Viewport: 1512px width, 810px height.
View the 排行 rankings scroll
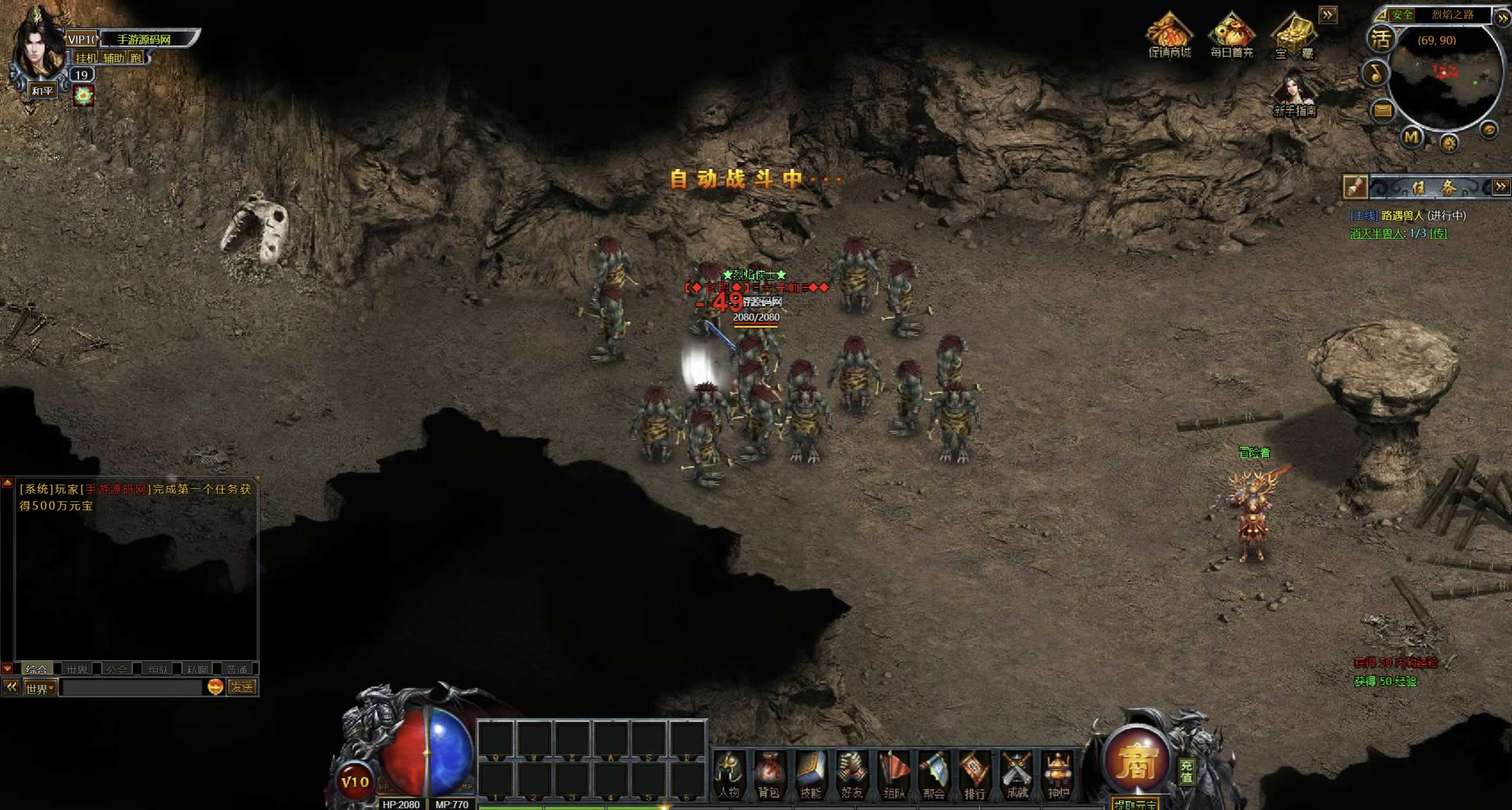pyautogui.click(x=975, y=774)
